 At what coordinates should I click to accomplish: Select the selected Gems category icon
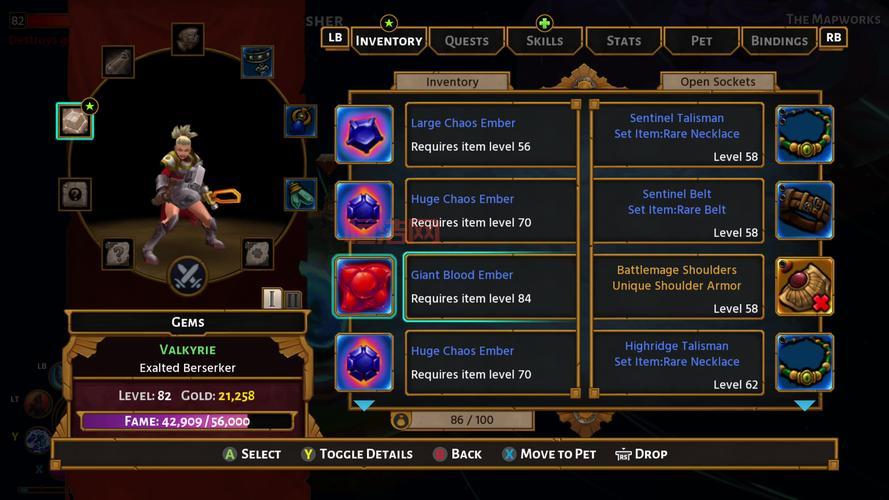tap(75, 122)
